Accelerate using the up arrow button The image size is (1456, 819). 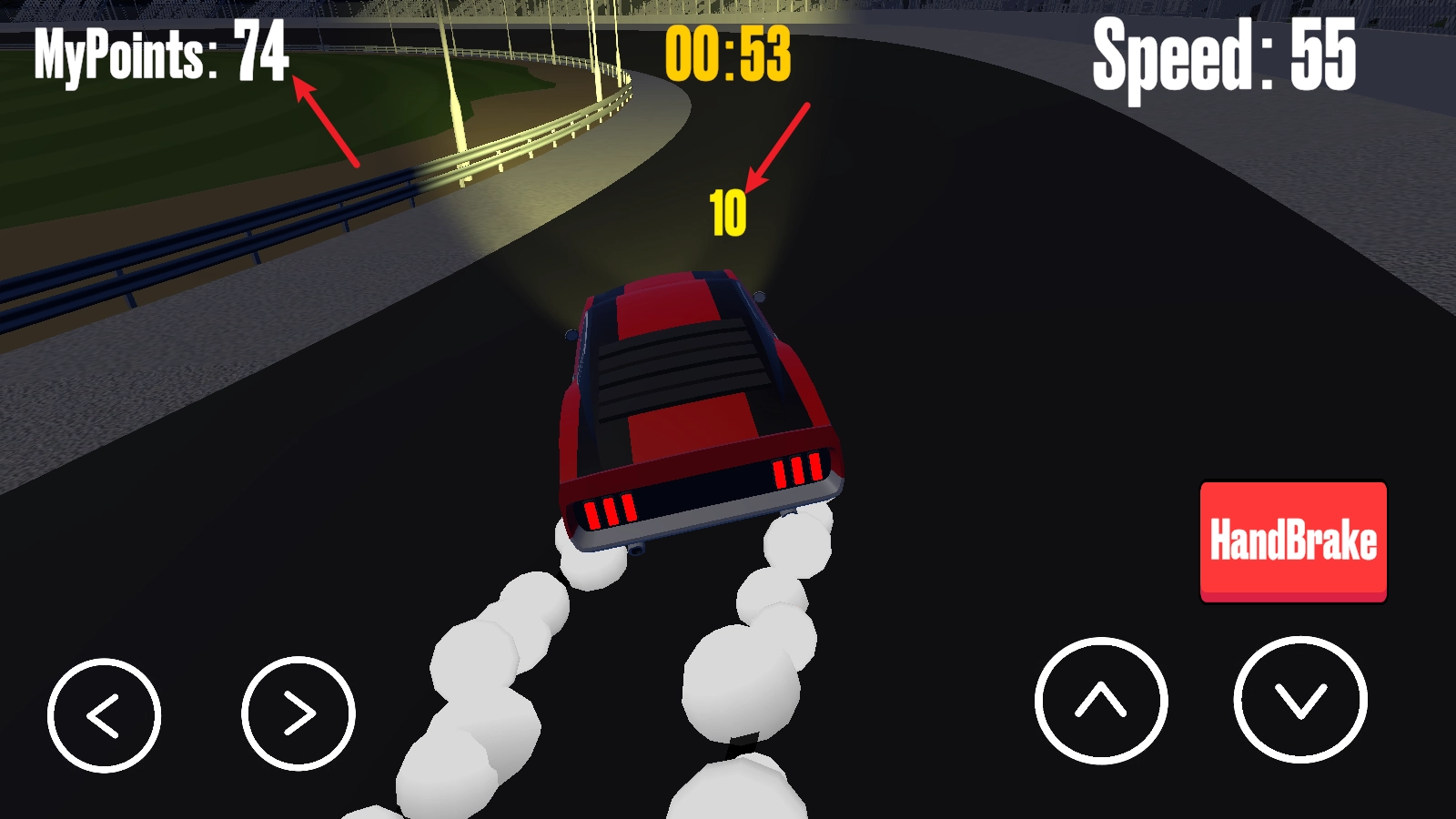(x=1101, y=701)
